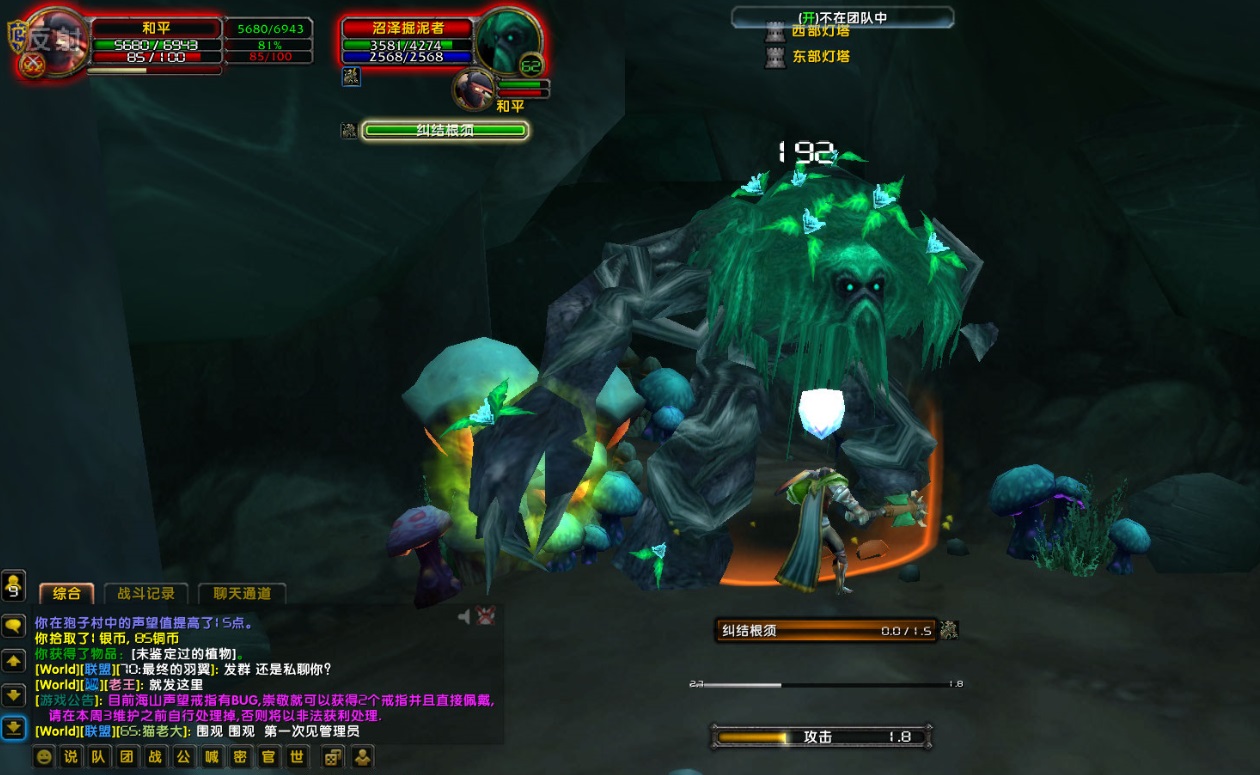Viewport: 1260px width, 775px height.
Task: Jump chat to the newest message
Action: coord(13,728)
